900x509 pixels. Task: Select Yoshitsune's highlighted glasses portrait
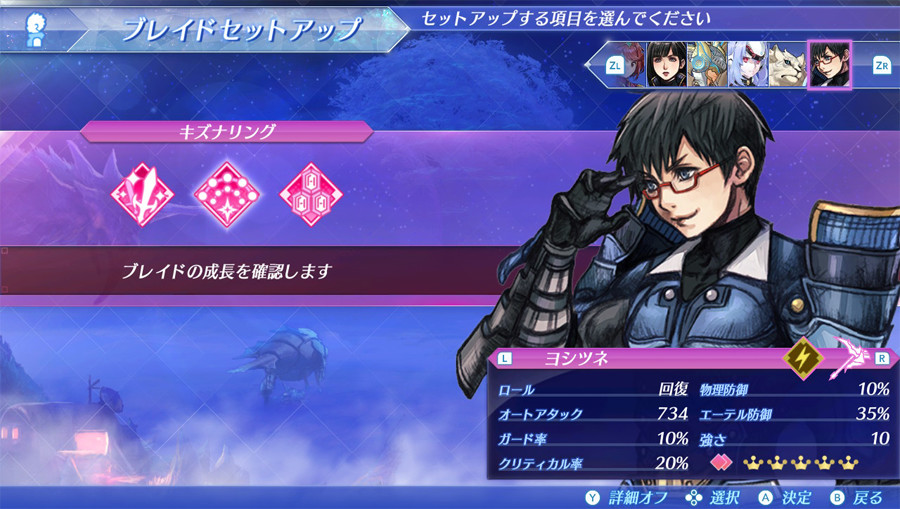click(x=828, y=64)
